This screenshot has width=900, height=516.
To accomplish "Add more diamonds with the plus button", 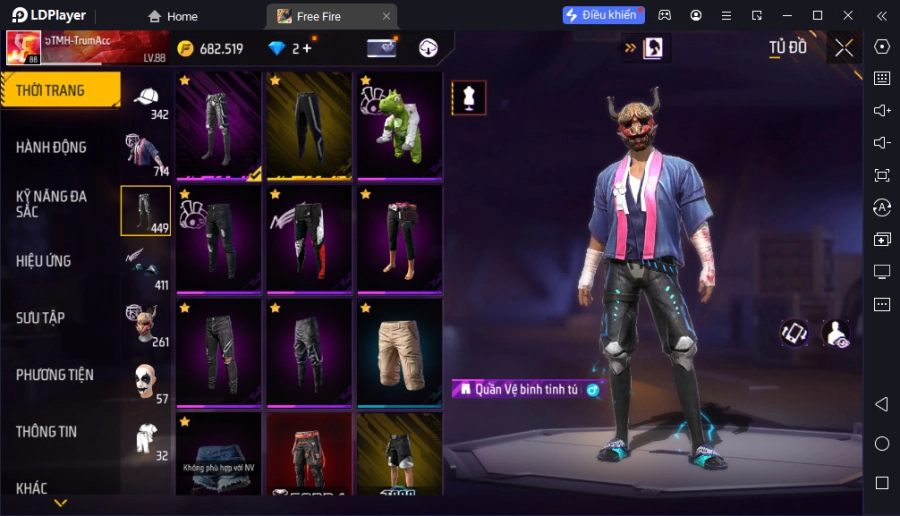I will [x=306, y=48].
